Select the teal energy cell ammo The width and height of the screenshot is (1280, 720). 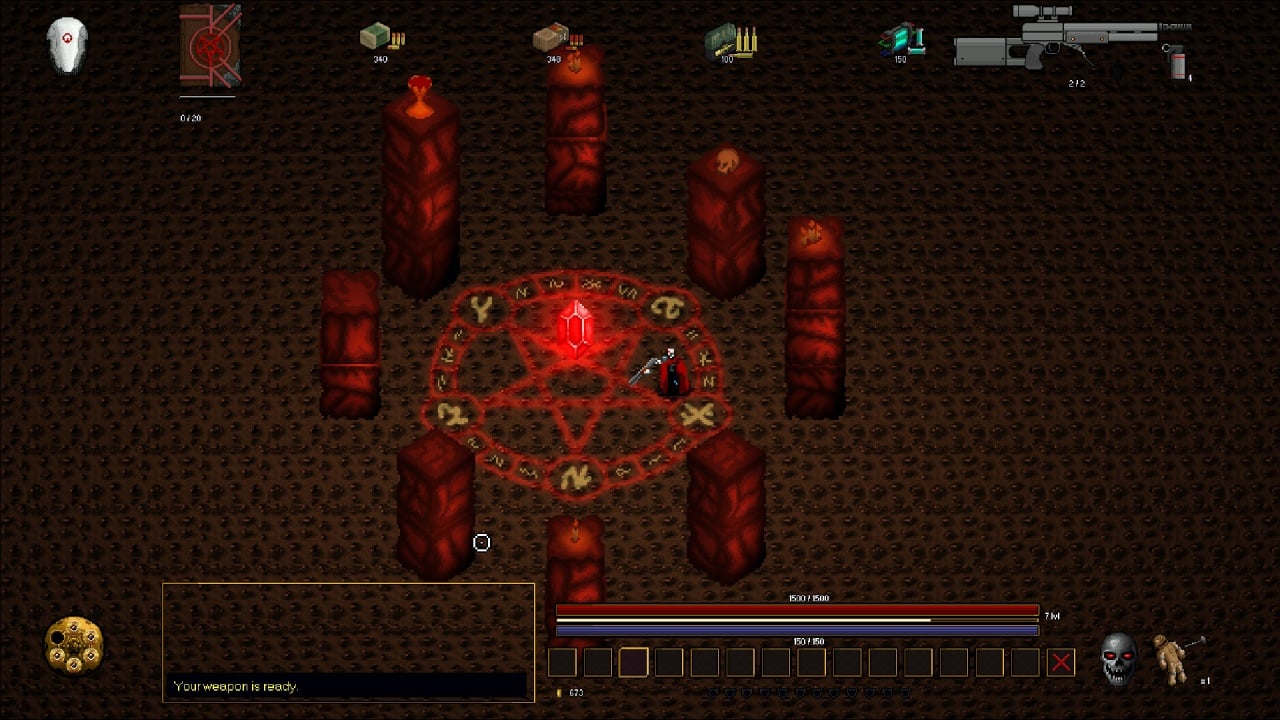902,40
